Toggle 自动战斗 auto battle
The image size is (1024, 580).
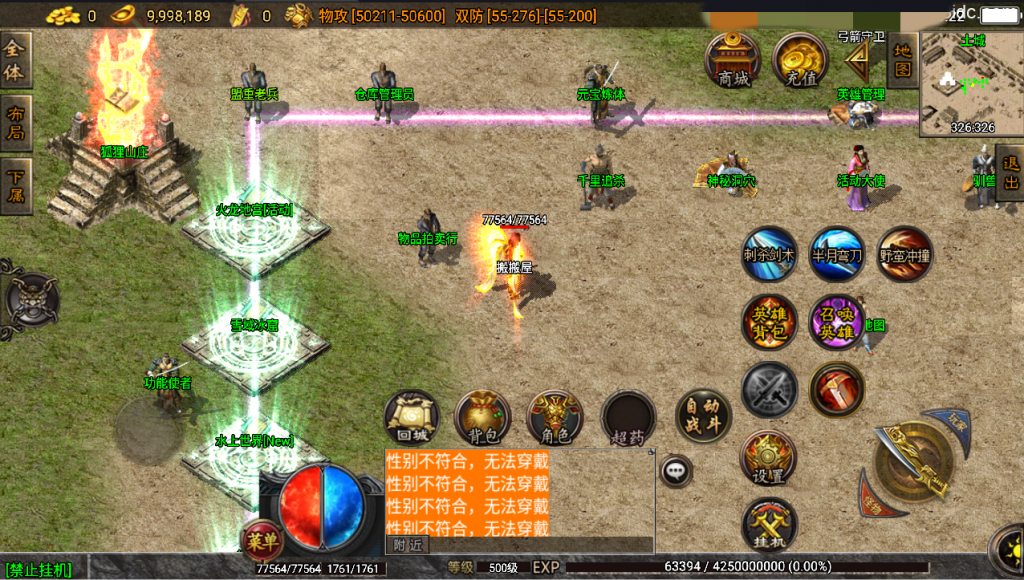[x=703, y=416]
